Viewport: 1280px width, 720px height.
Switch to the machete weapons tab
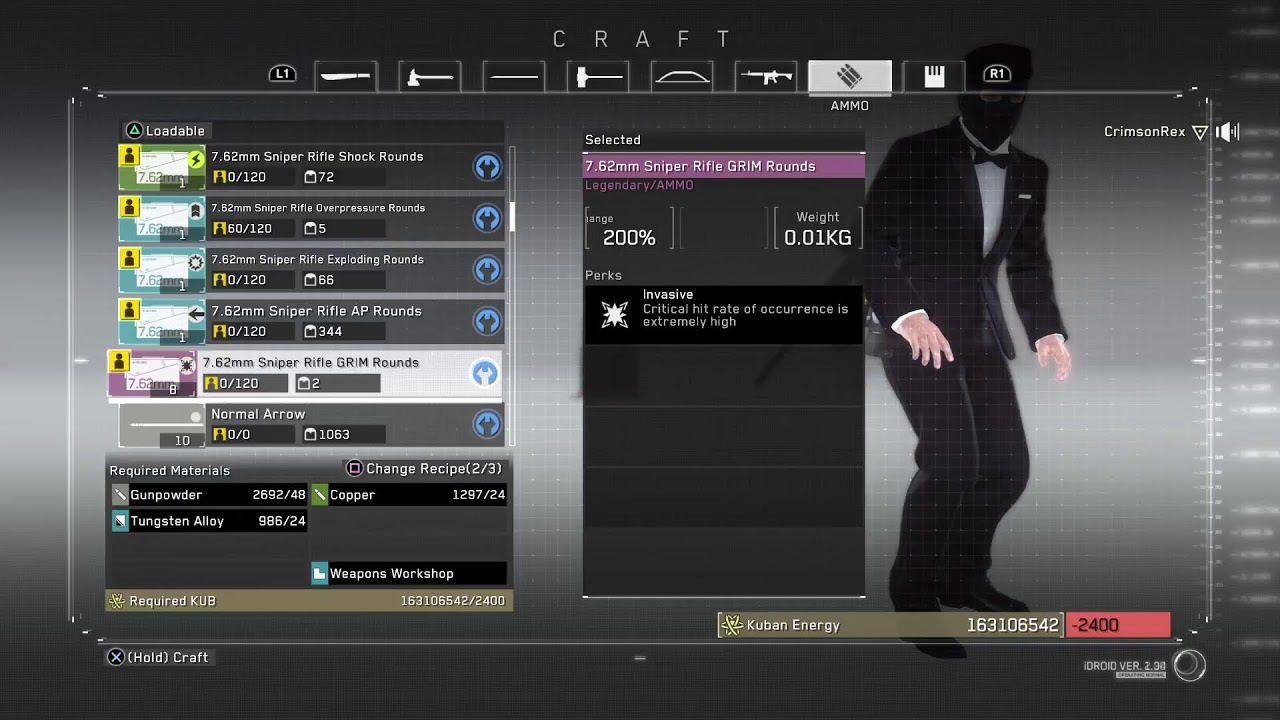tap(345, 76)
